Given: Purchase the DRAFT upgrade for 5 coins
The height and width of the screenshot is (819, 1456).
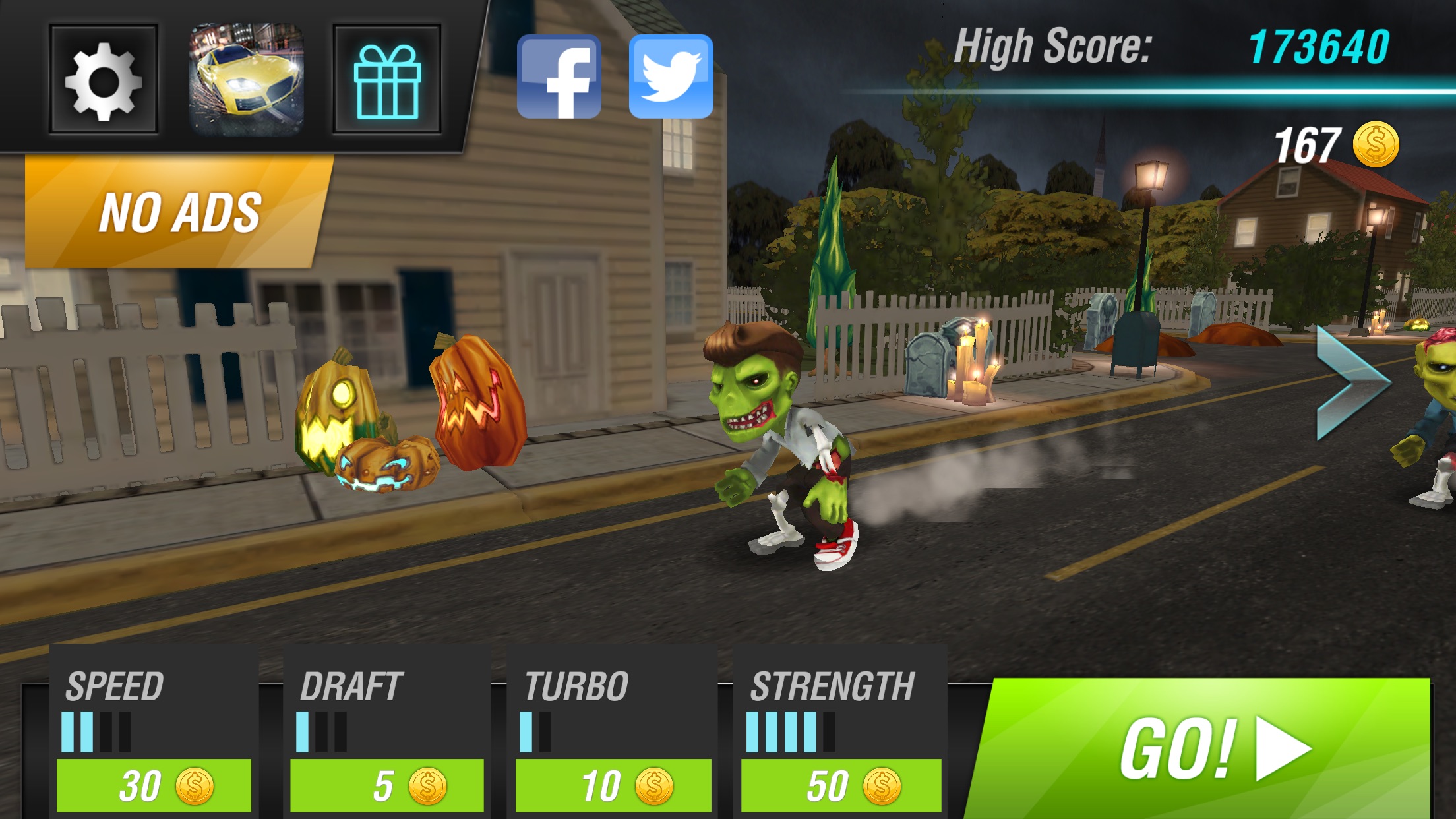Looking at the screenshot, I should pyautogui.click(x=389, y=785).
